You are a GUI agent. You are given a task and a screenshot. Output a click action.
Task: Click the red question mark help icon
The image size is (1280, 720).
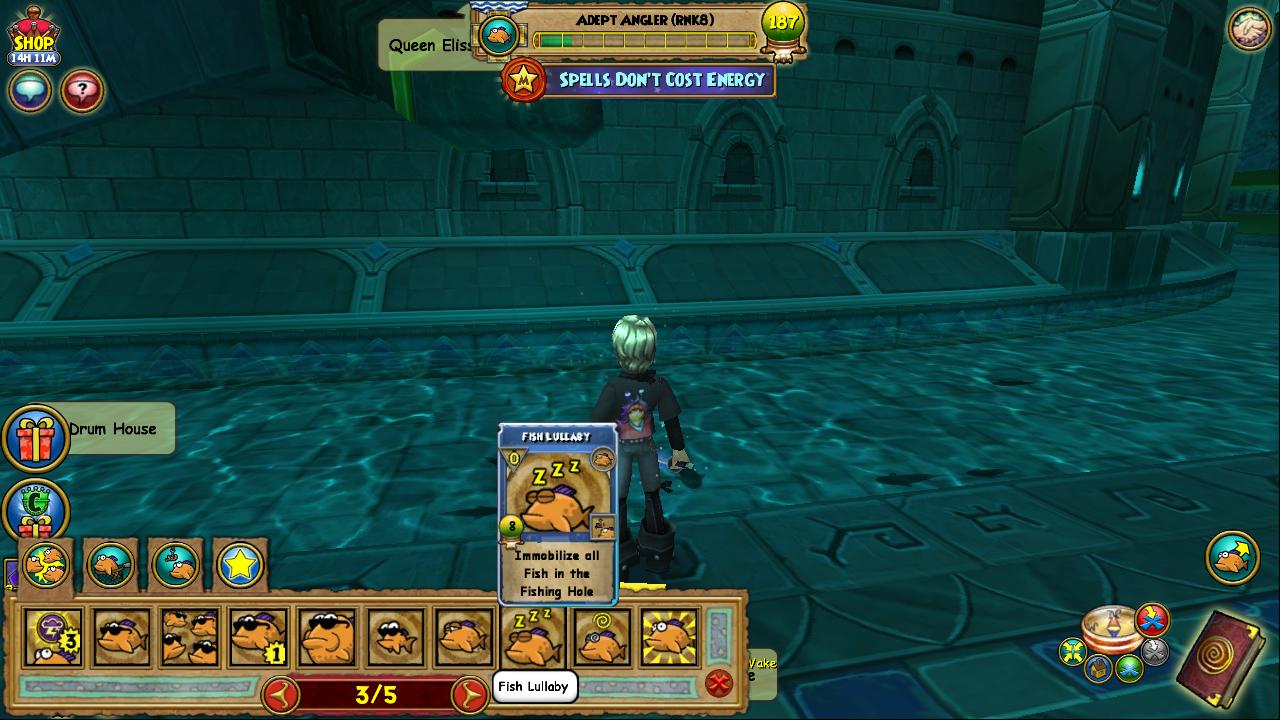pos(82,91)
